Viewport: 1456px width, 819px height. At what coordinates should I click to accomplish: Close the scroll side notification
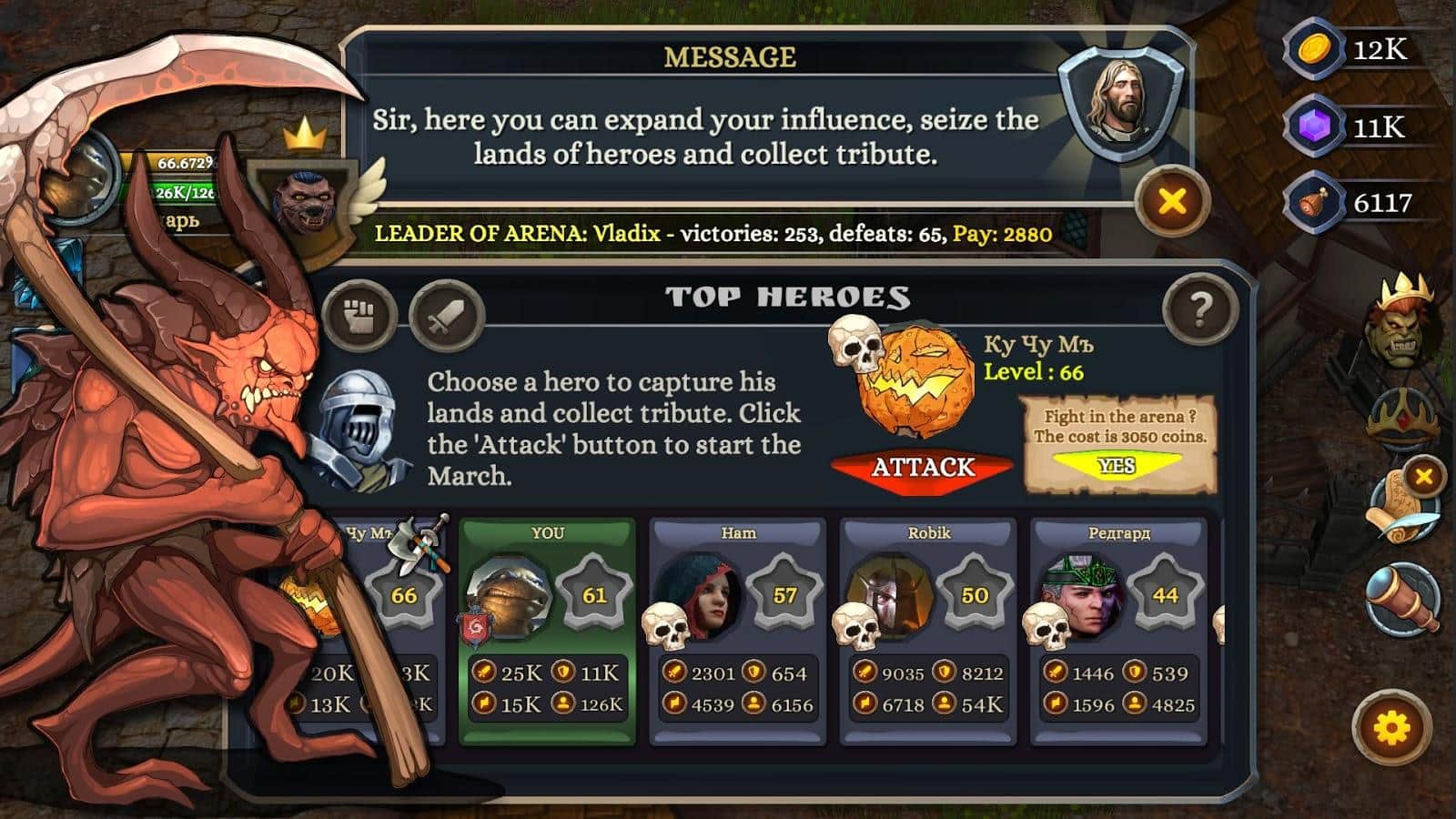click(x=1424, y=476)
